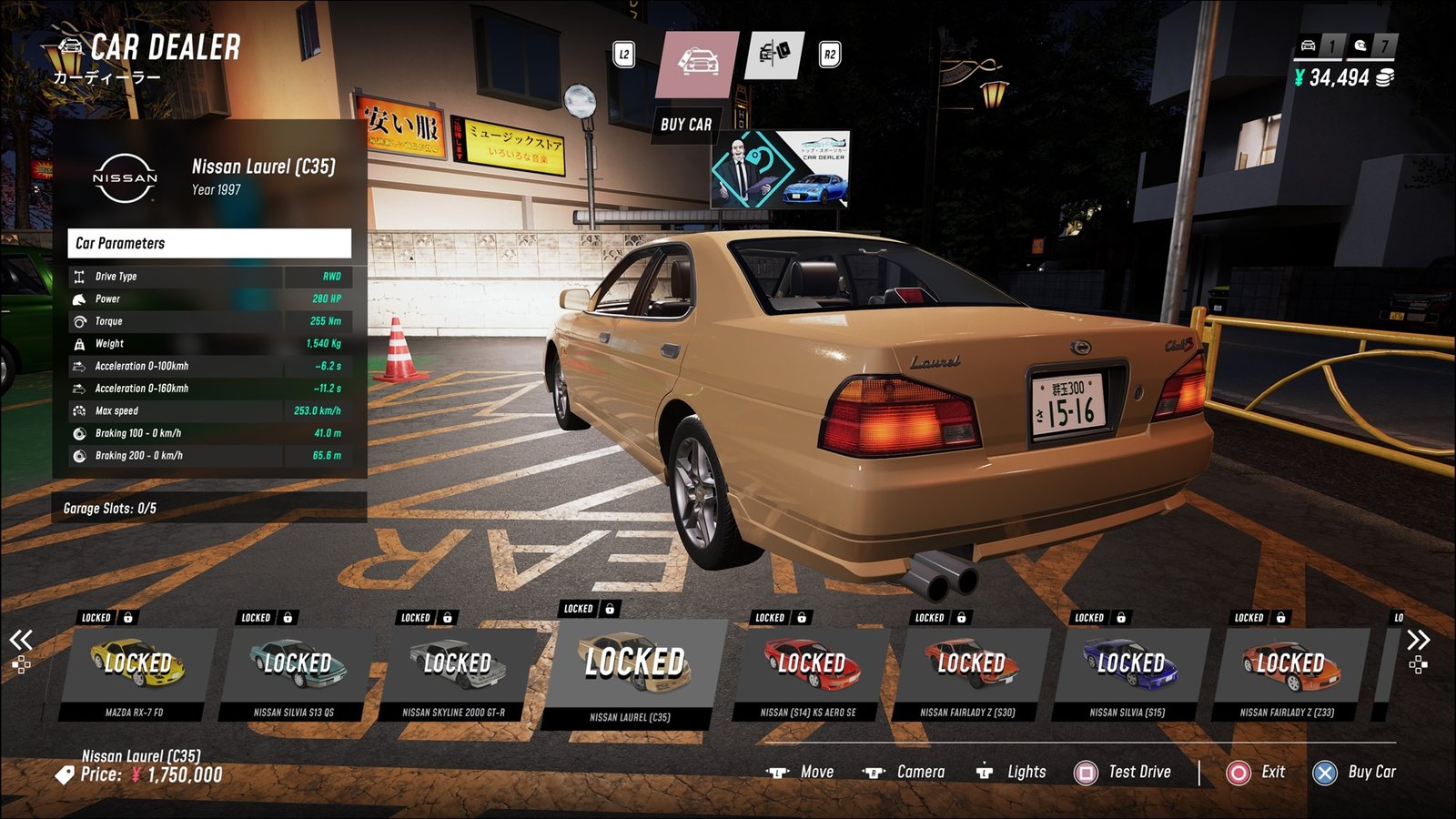Select the highlighted Nissan Laurel (C35) tile

tap(633, 669)
